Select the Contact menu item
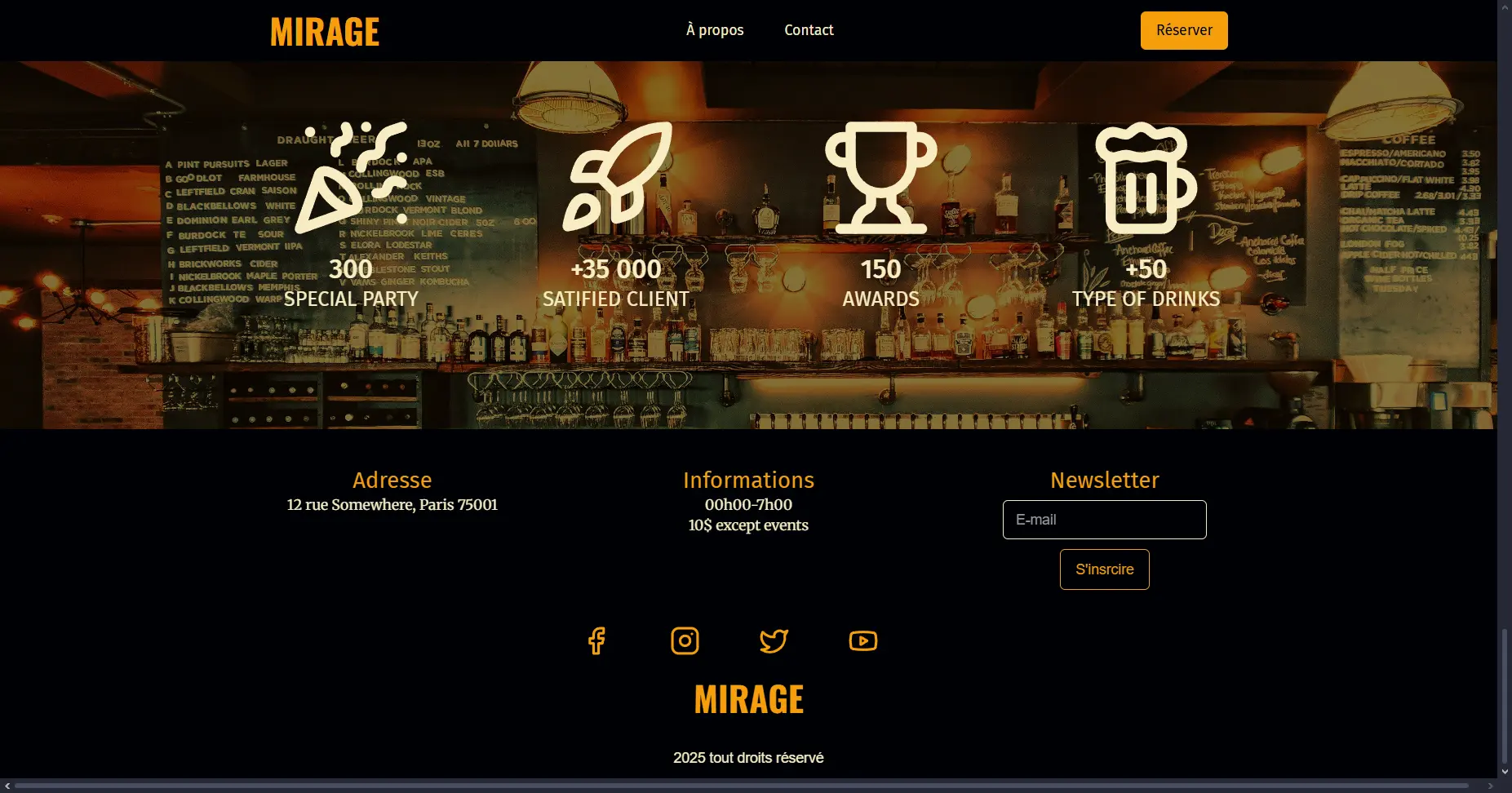1512x793 pixels. (809, 30)
